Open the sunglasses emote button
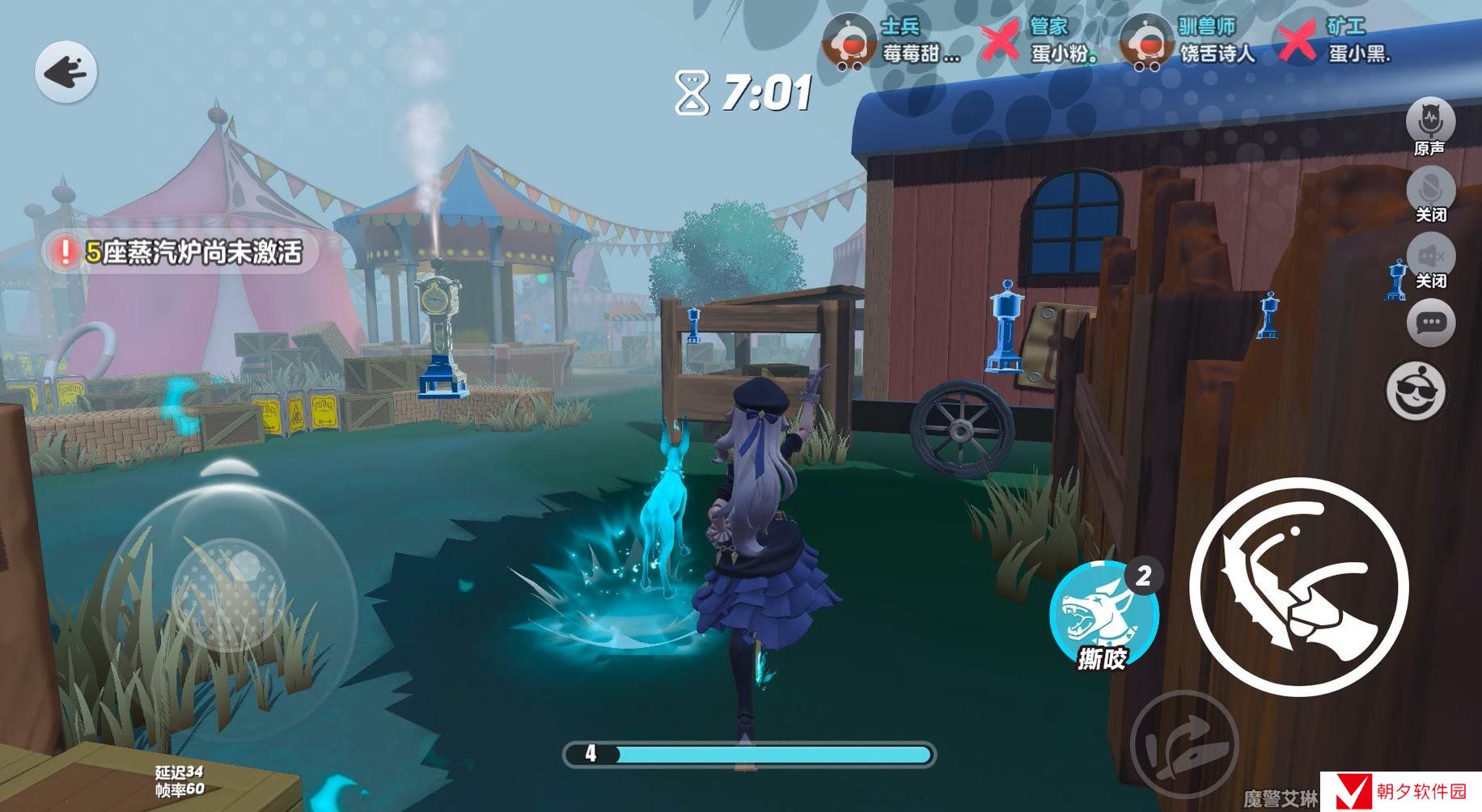 click(1416, 391)
